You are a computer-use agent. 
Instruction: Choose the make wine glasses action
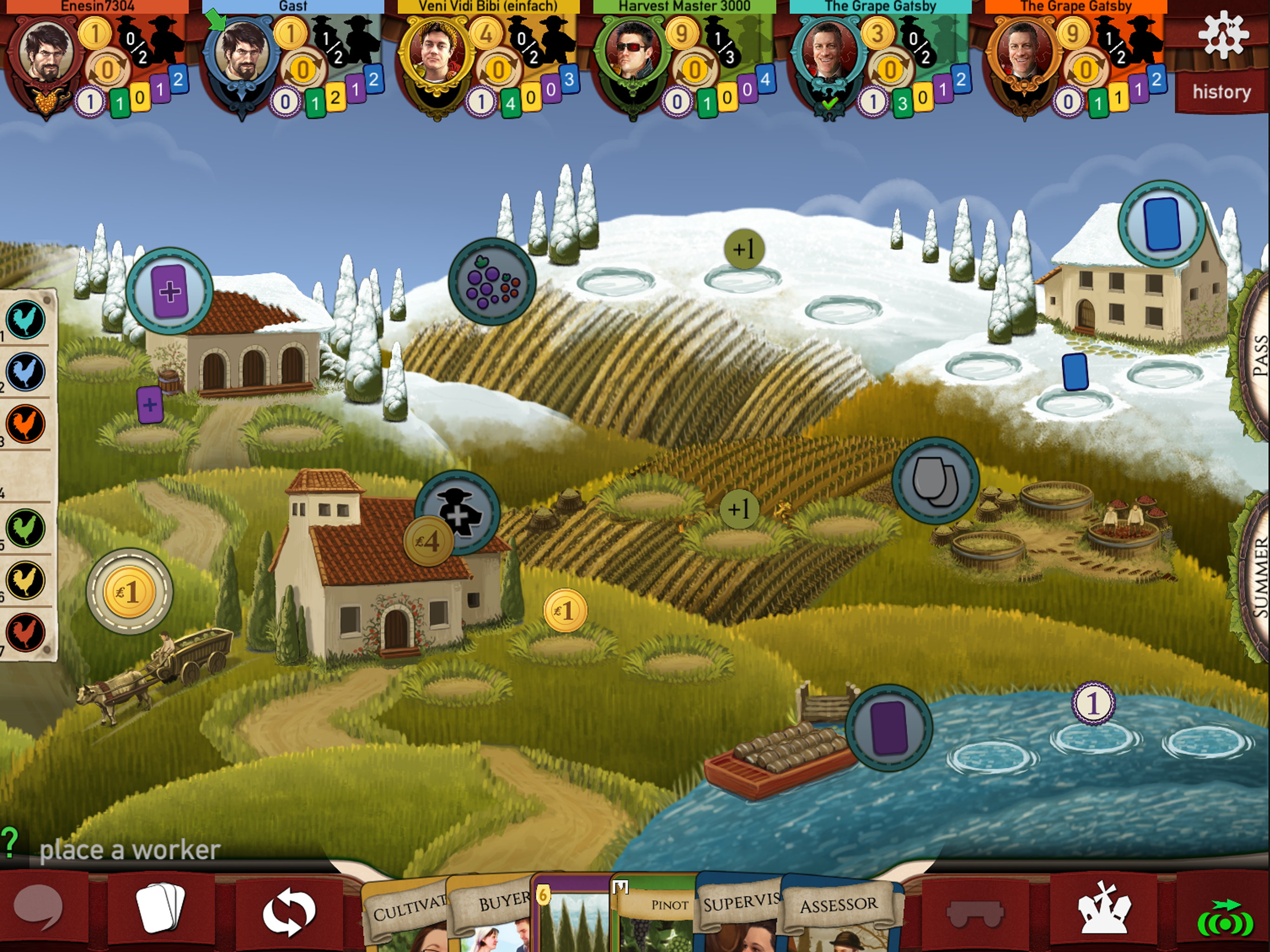tap(935, 481)
